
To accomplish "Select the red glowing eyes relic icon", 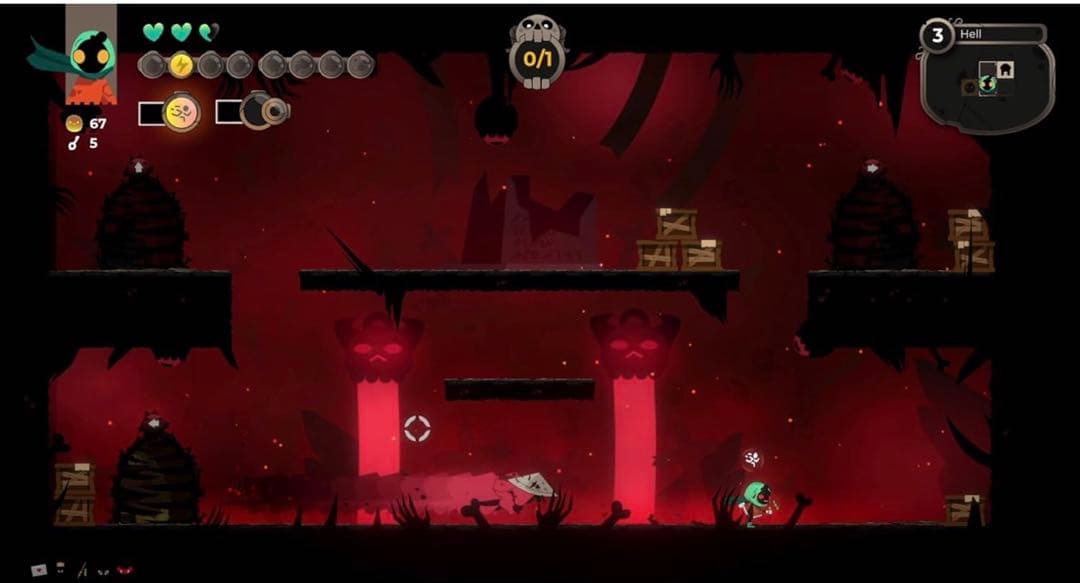I will [125, 570].
